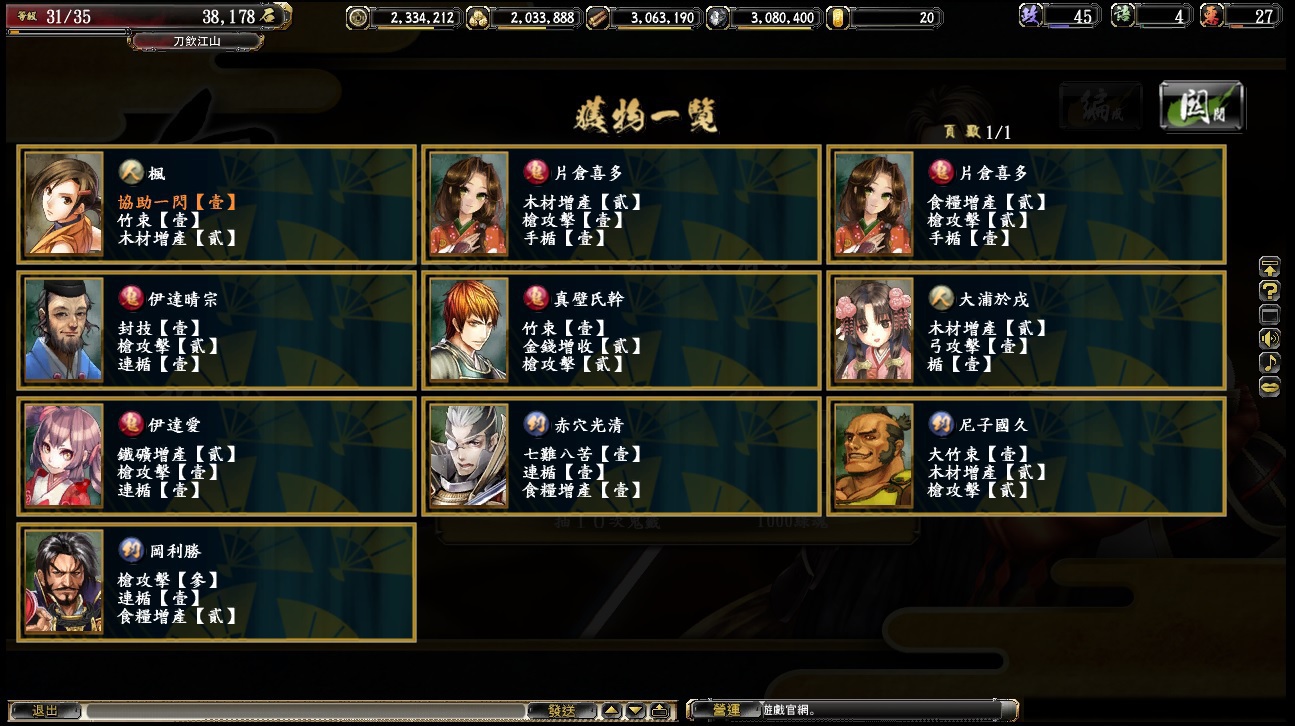Toggle sound effects with the speaker icon
This screenshot has width=1295, height=726.
pyautogui.click(x=1269, y=338)
